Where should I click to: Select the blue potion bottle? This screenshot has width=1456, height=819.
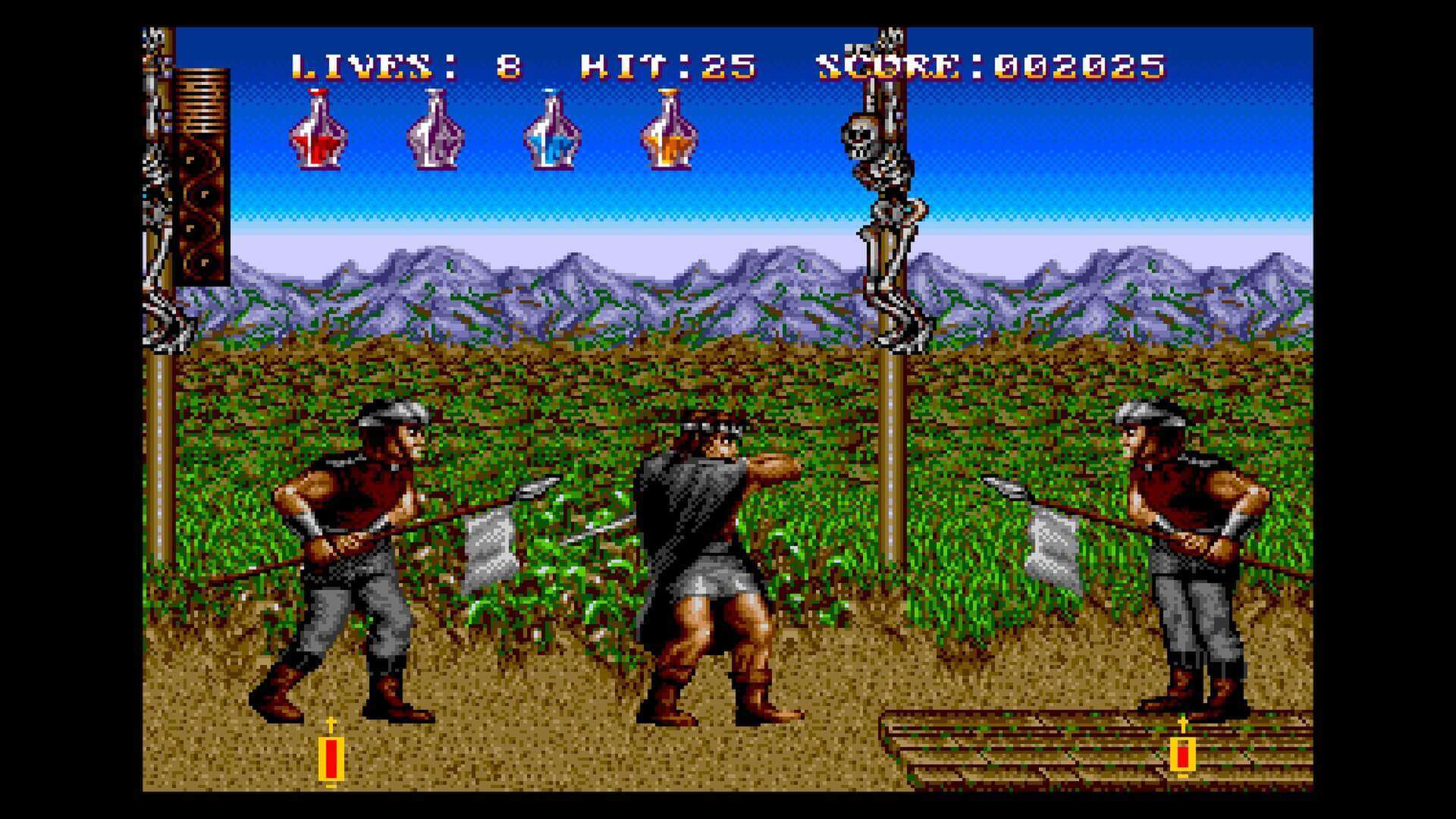click(x=554, y=133)
